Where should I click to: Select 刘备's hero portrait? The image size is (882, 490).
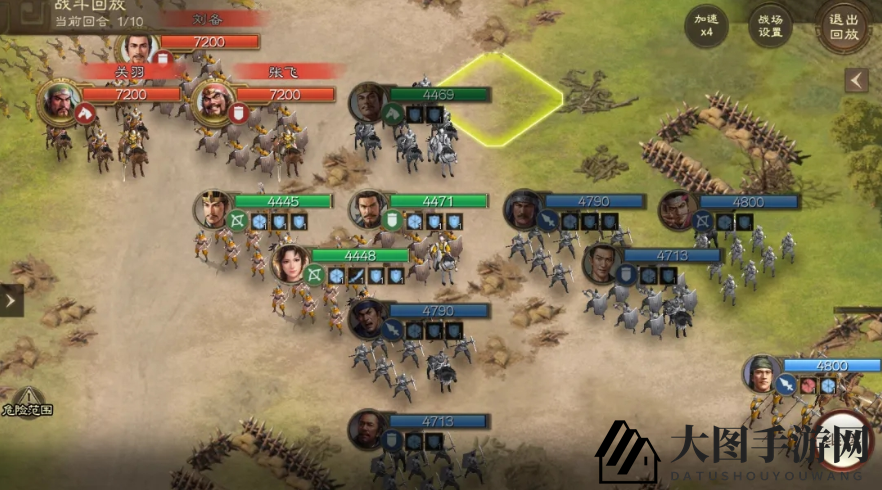pos(138,48)
